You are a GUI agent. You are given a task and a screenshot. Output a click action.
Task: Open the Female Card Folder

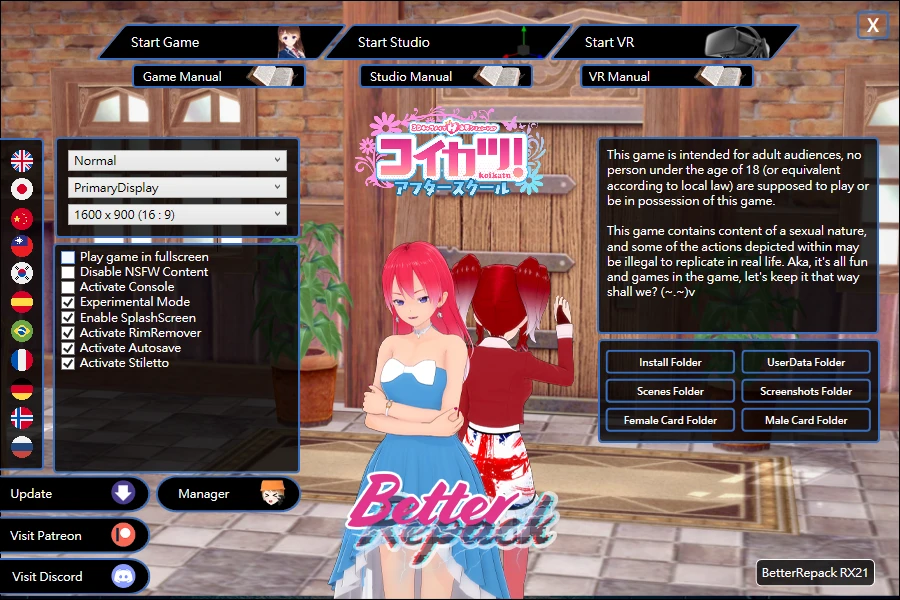coord(670,420)
